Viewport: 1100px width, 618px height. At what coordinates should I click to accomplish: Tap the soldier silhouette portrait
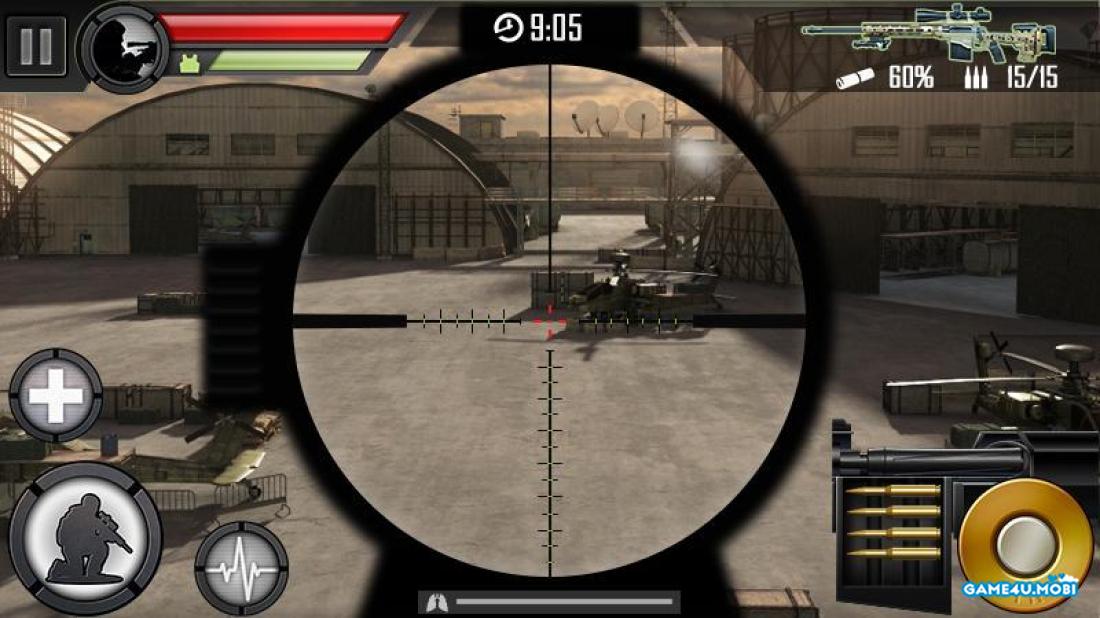pyautogui.click(x=123, y=47)
